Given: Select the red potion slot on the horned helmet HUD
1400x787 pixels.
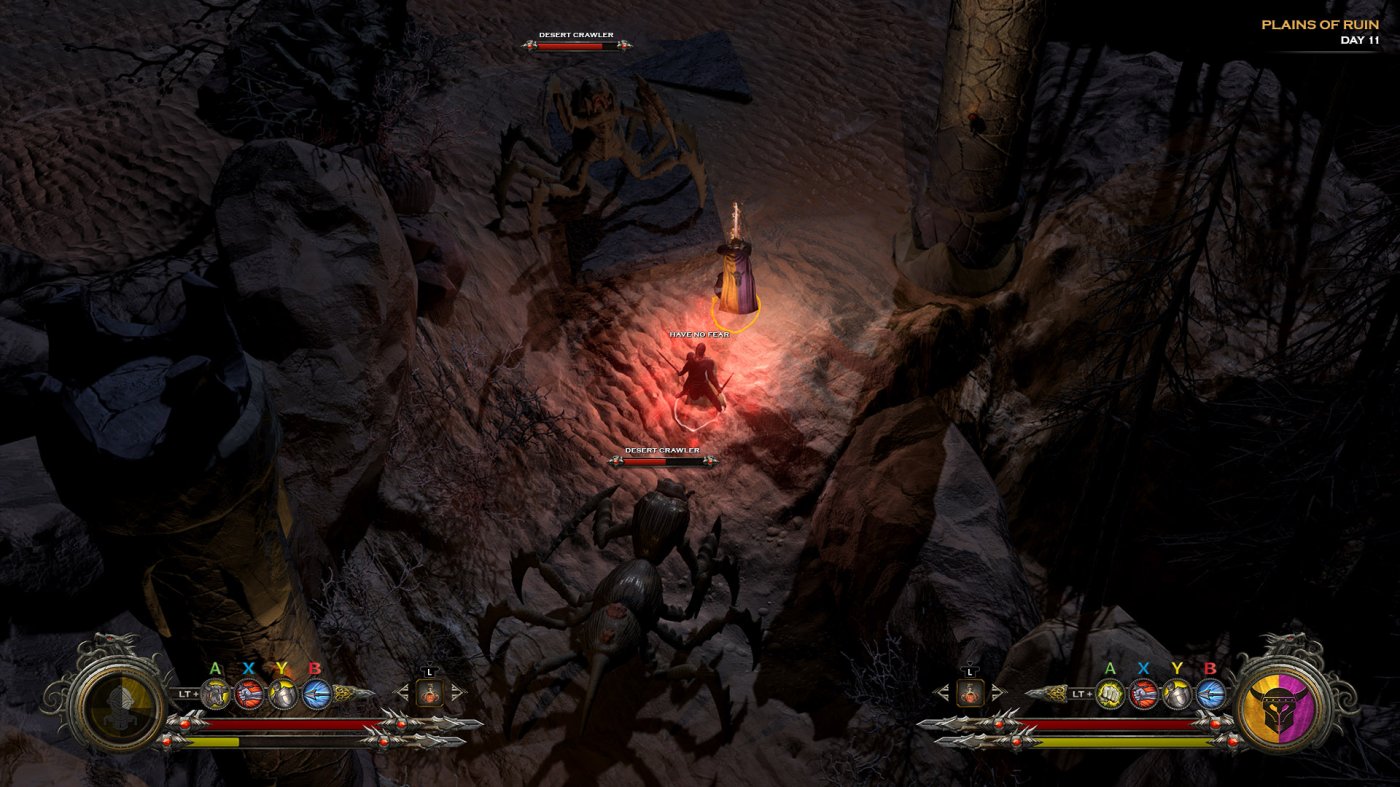Looking at the screenshot, I should point(968,692).
